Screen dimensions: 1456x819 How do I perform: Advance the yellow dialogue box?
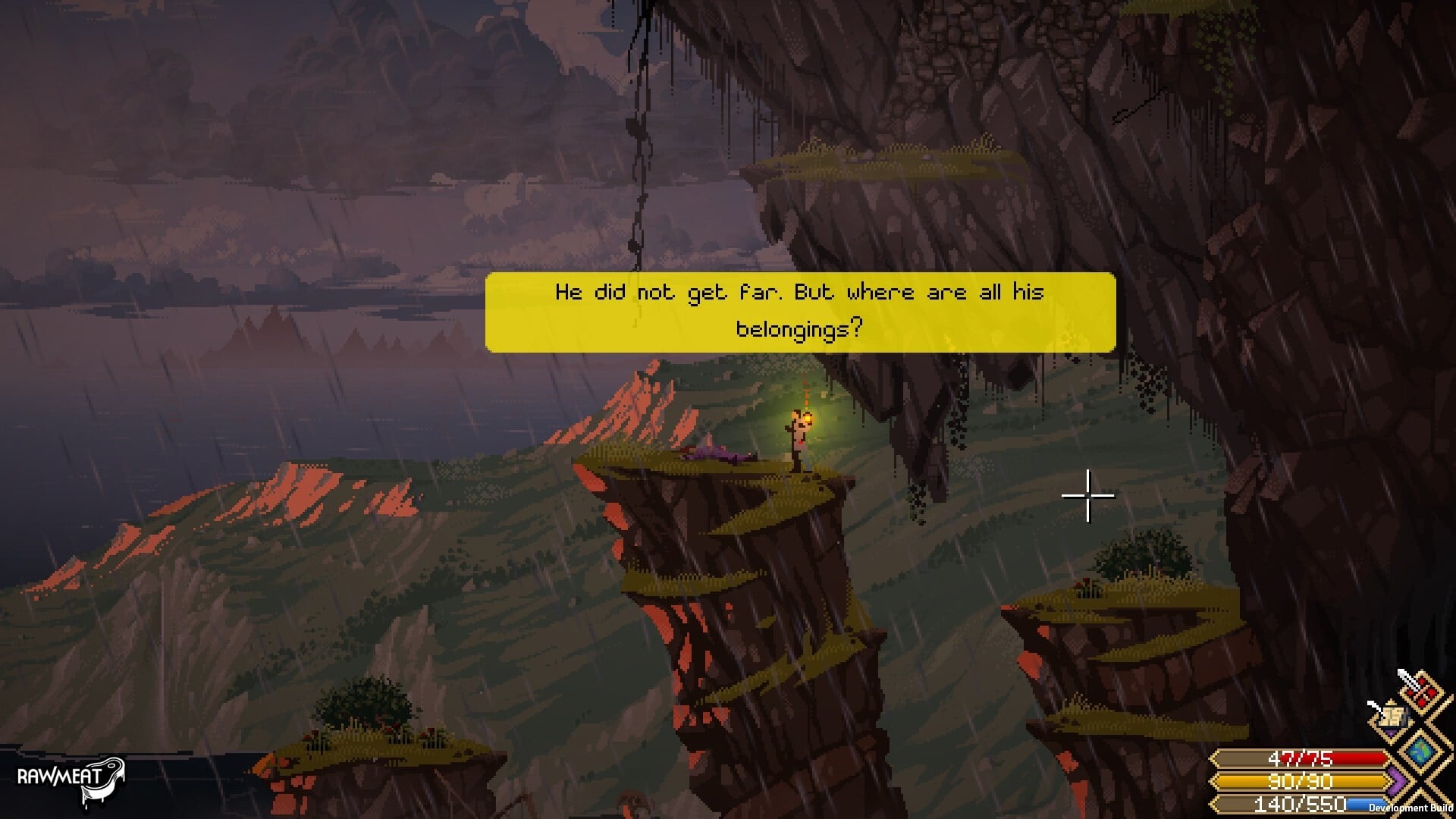click(800, 312)
